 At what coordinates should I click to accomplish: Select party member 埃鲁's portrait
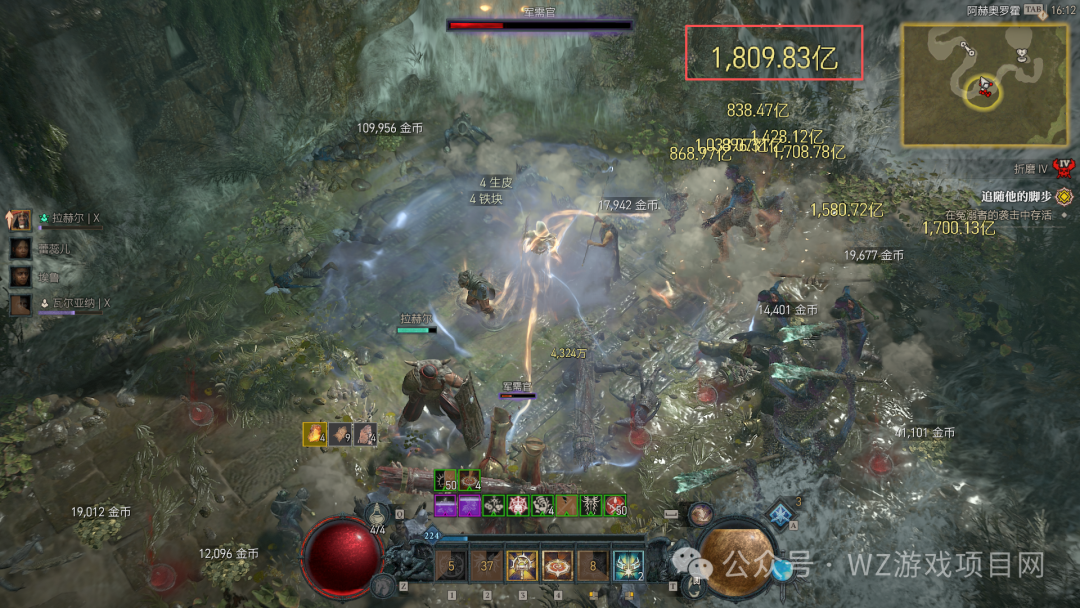[21, 275]
